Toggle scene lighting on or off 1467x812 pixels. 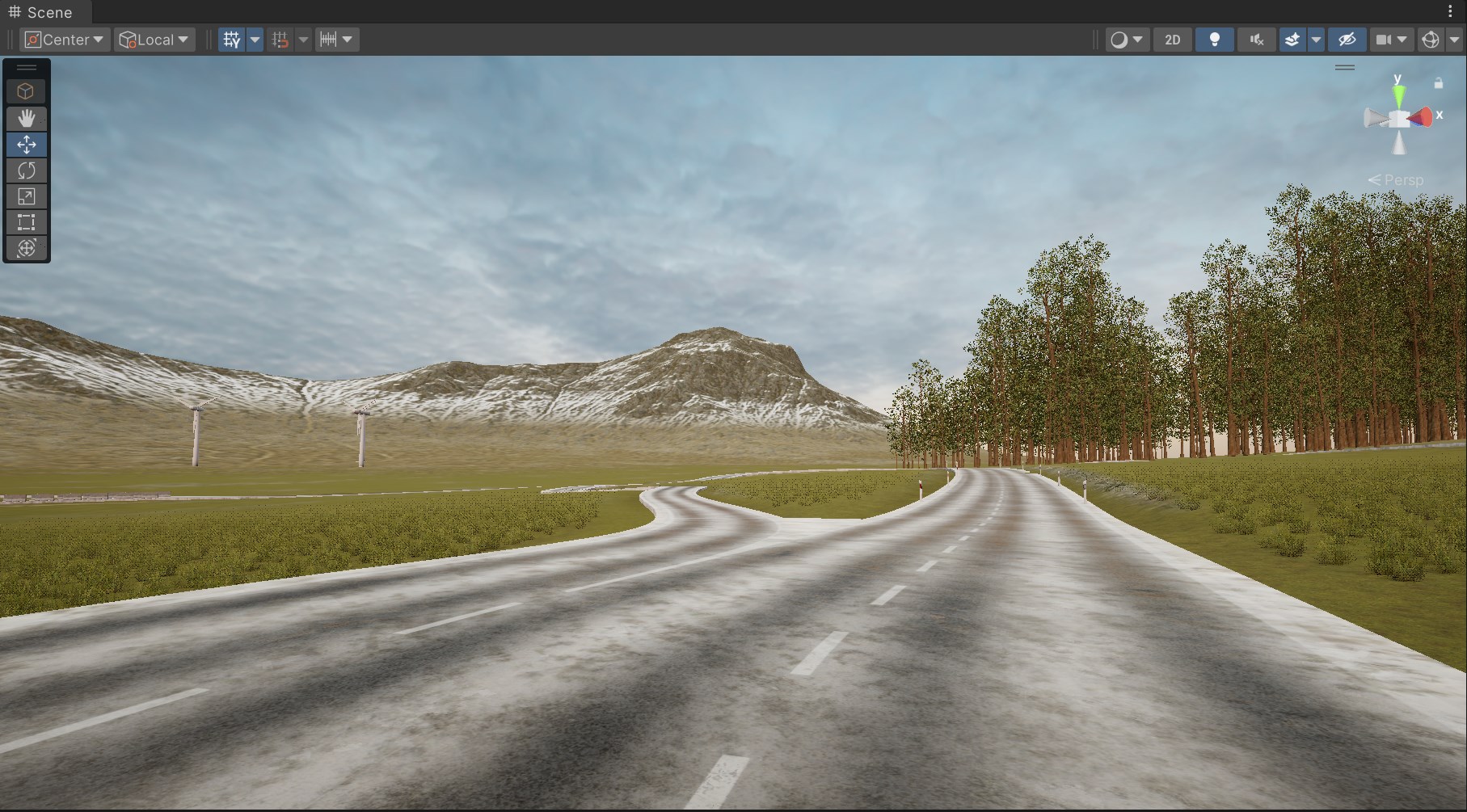[1214, 40]
